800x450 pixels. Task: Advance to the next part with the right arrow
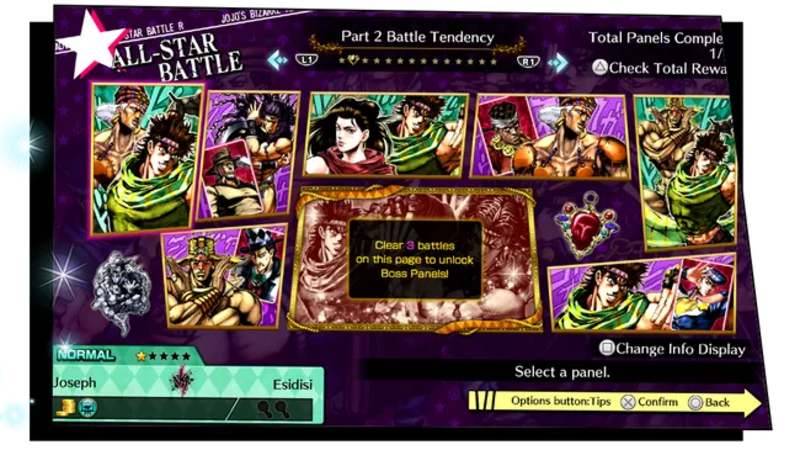click(558, 63)
